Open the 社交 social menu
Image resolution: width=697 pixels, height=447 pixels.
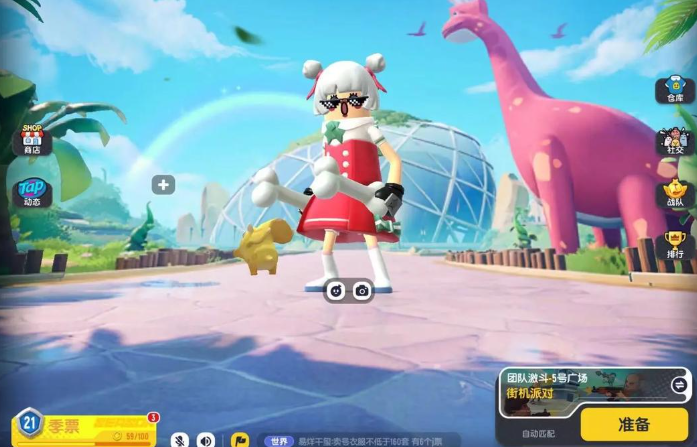tap(672, 143)
